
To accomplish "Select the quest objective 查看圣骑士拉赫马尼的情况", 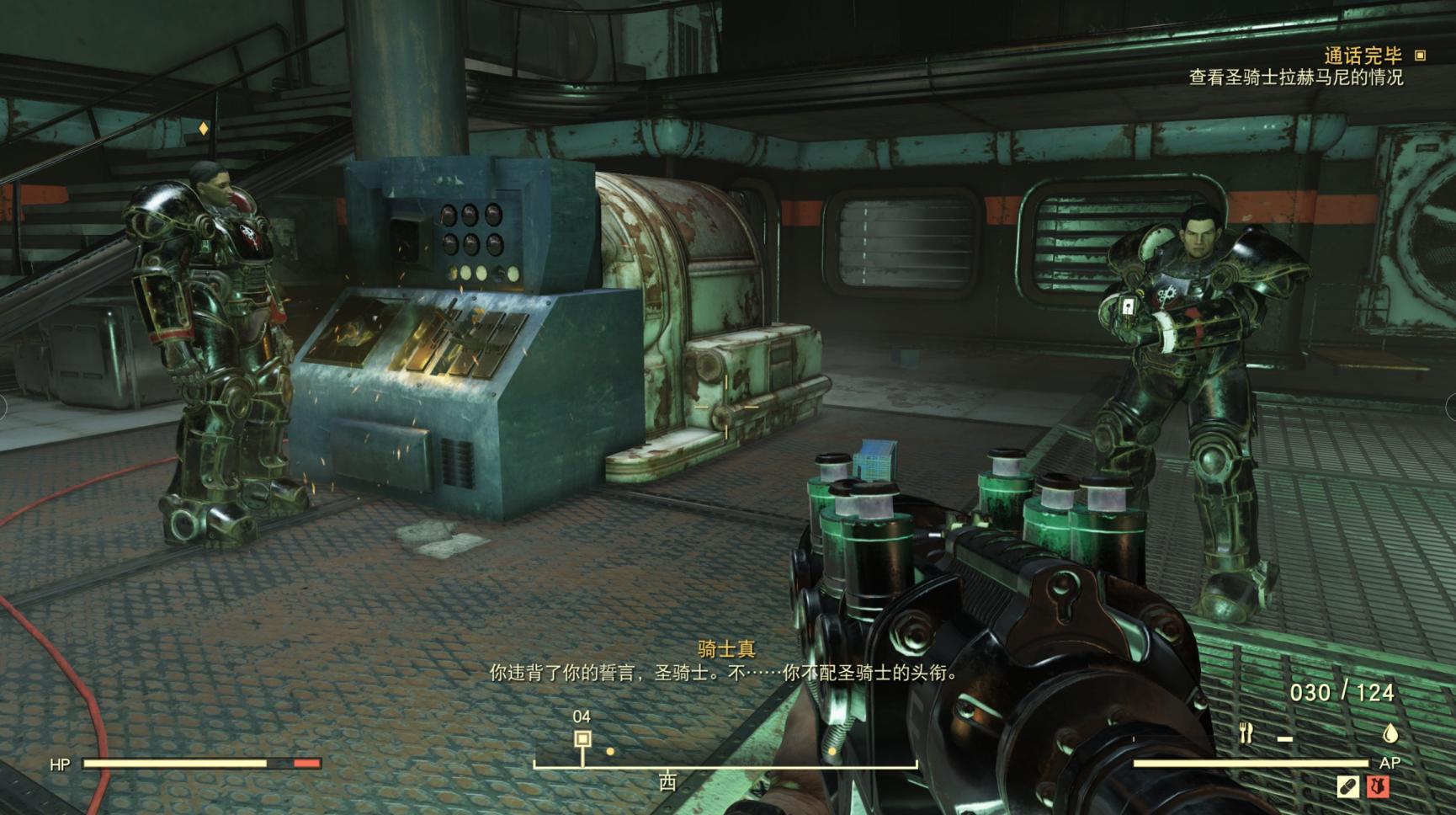I will coord(1295,77).
